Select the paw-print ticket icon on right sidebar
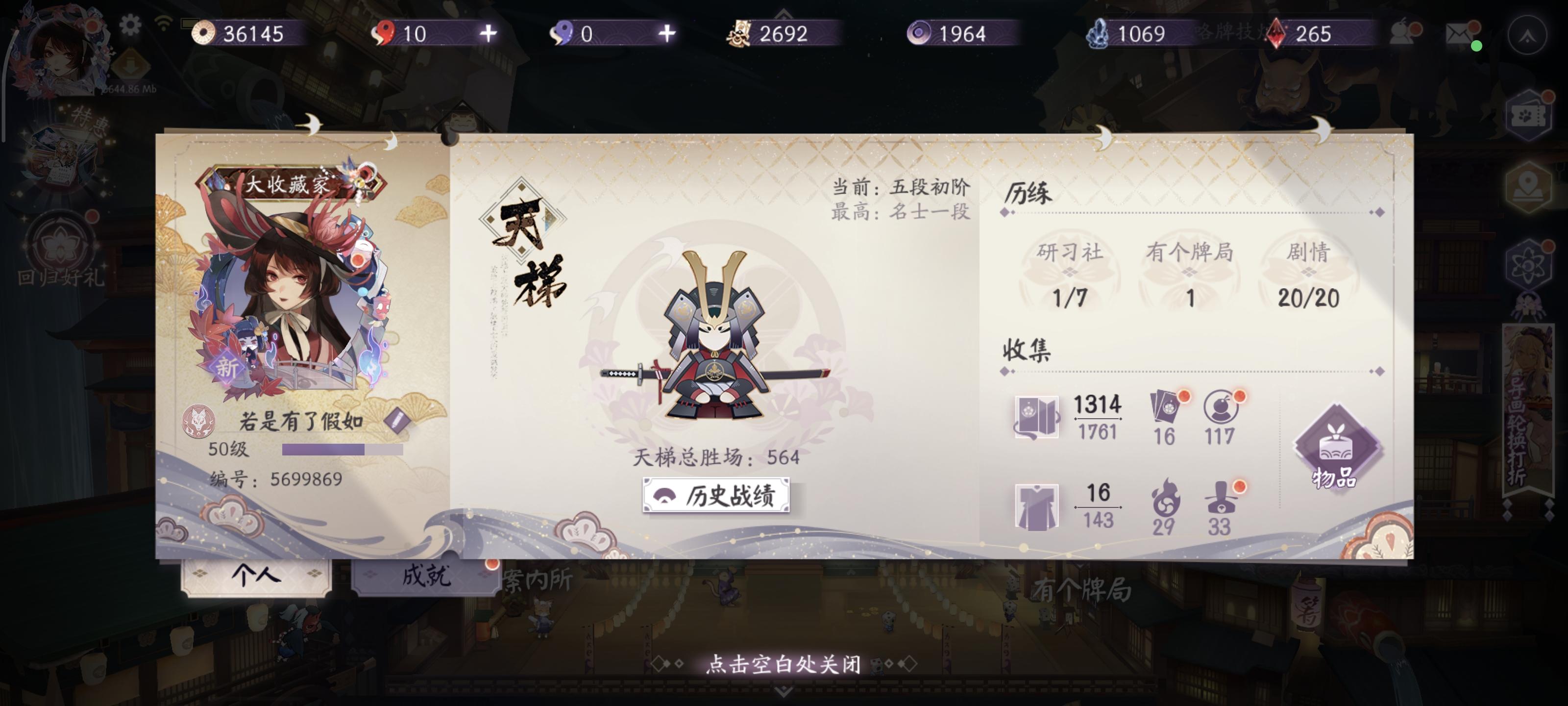This screenshot has width=1568, height=706. (1529, 115)
